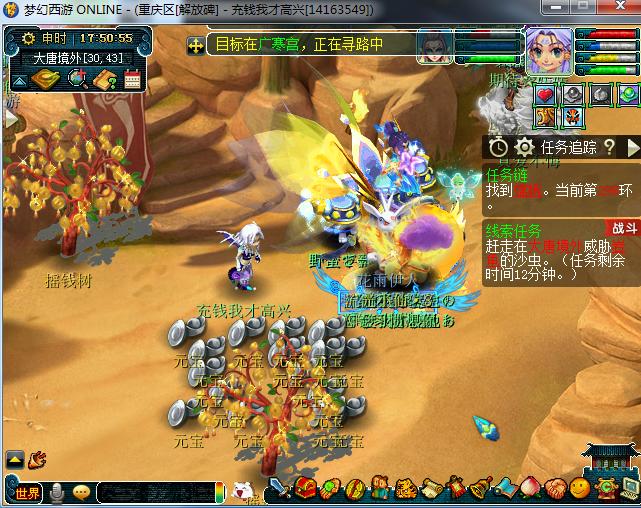Open the purple-haired player character portrait
The height and width of the screenshot is (508, 641).
coord(547,48)
